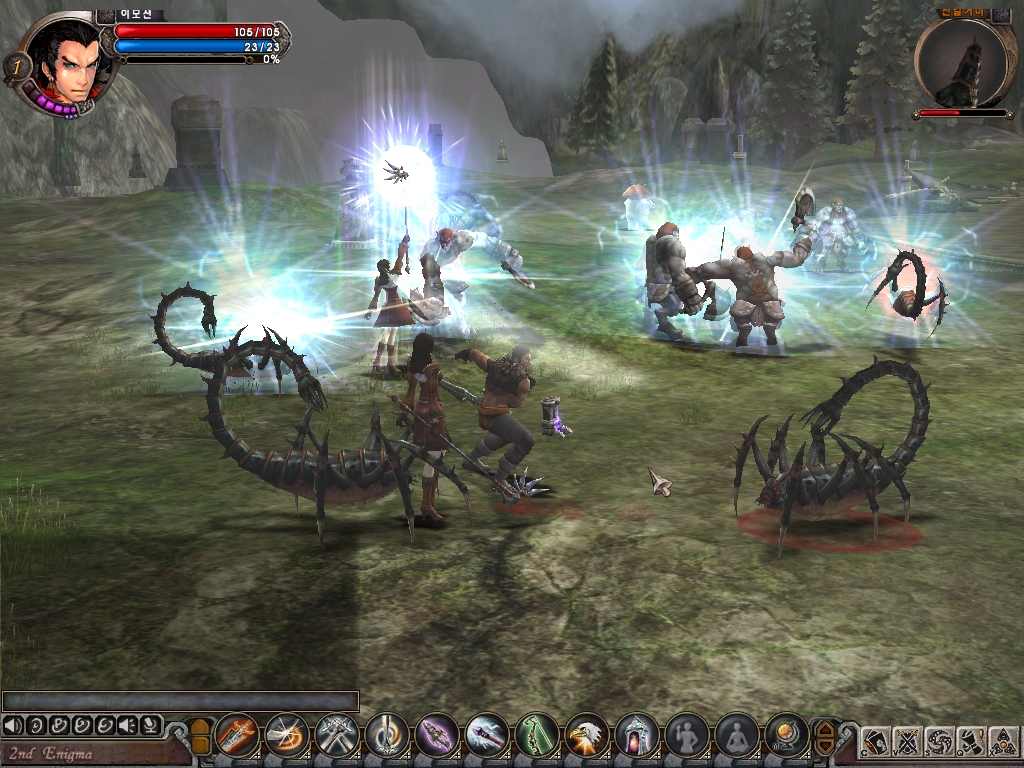
Task: Activate the eagle head skill
Action: pyautogui.click(x=587, y=737)
